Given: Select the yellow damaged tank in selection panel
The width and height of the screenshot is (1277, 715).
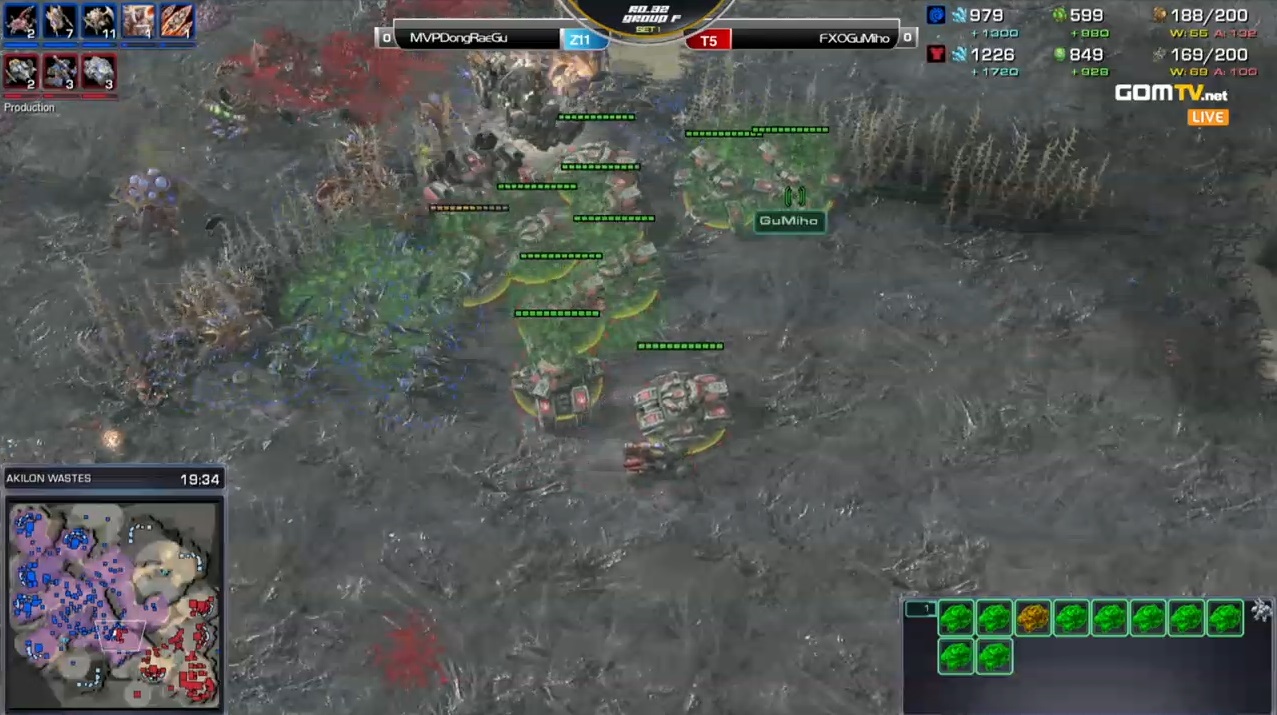Looking at the screenshot, I should point(1033,618).
